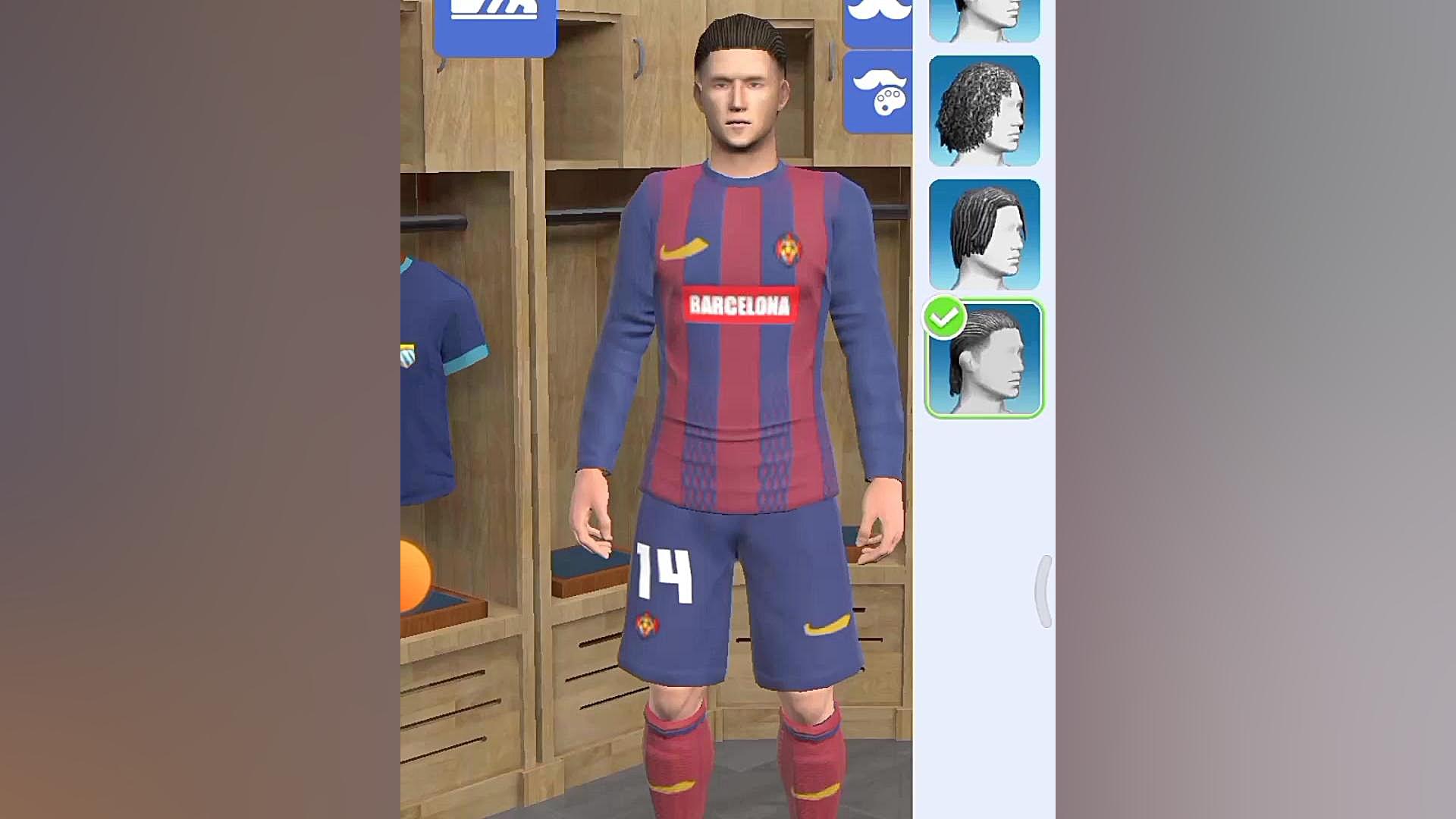1456x819 pixels.
Task: Select the curly hair style thumbnail
Action: (x=984, y=111)
